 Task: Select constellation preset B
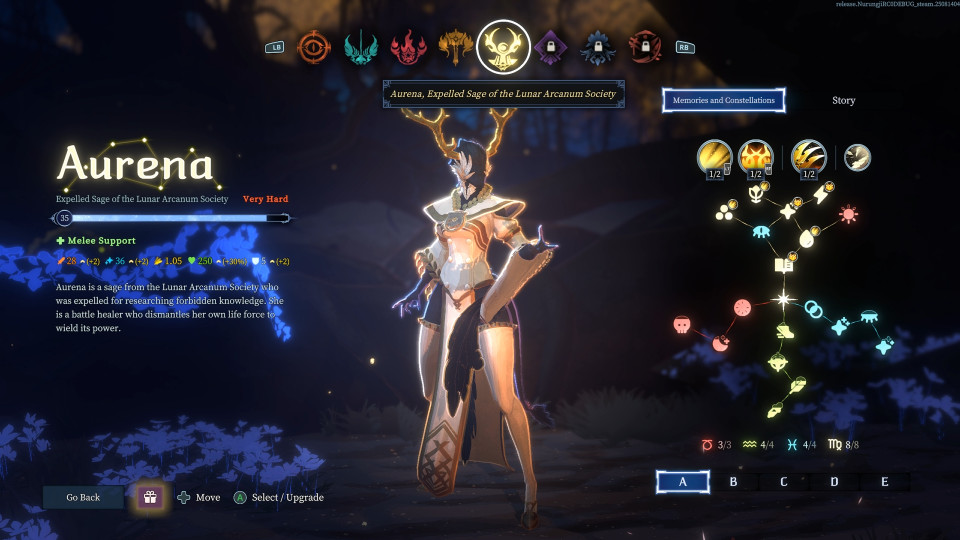733,482
